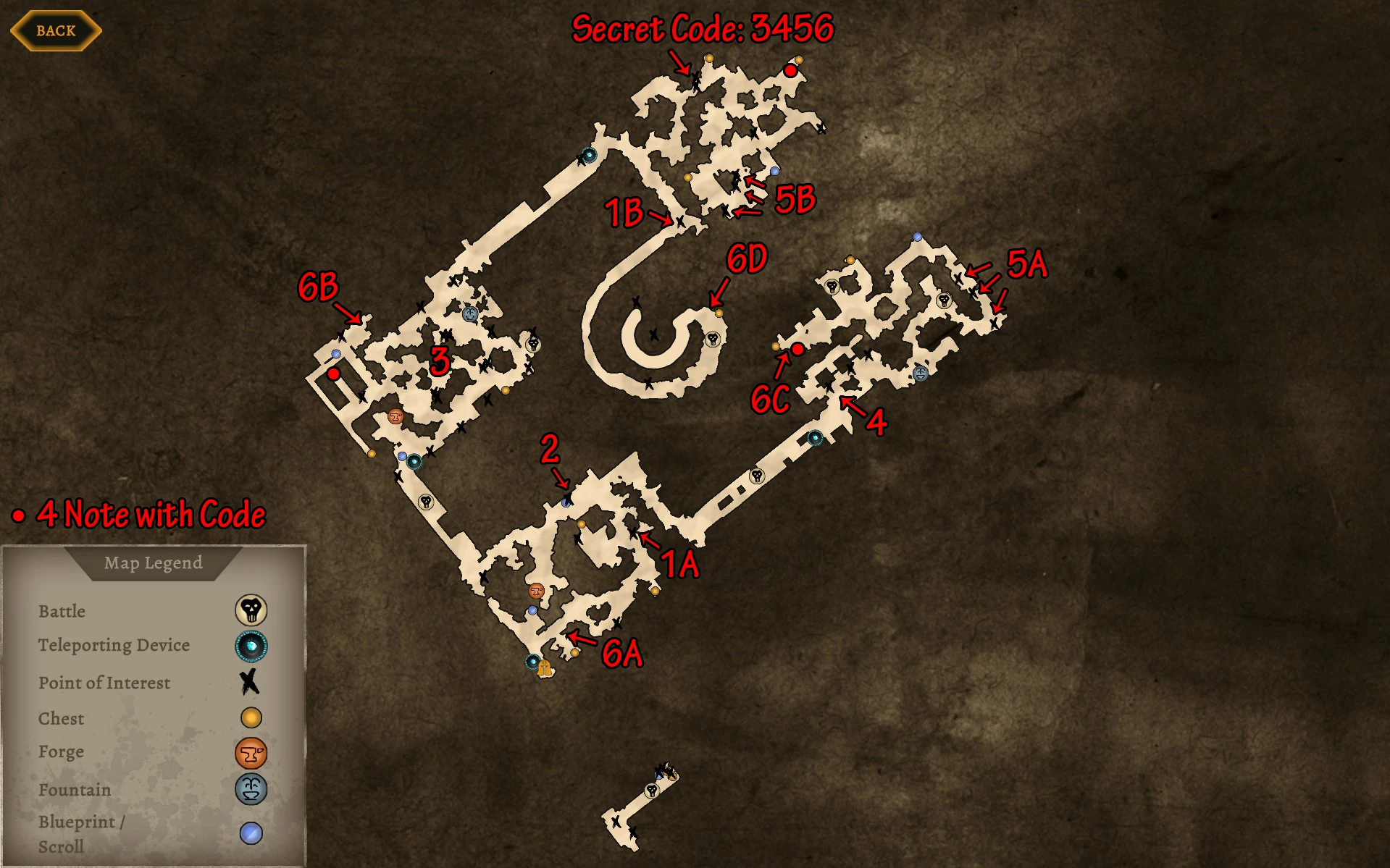The width and height of the screenshot is (1390, 868).
Task: Click the Fountain icon in the legend
Action: (x=250, y=789)
